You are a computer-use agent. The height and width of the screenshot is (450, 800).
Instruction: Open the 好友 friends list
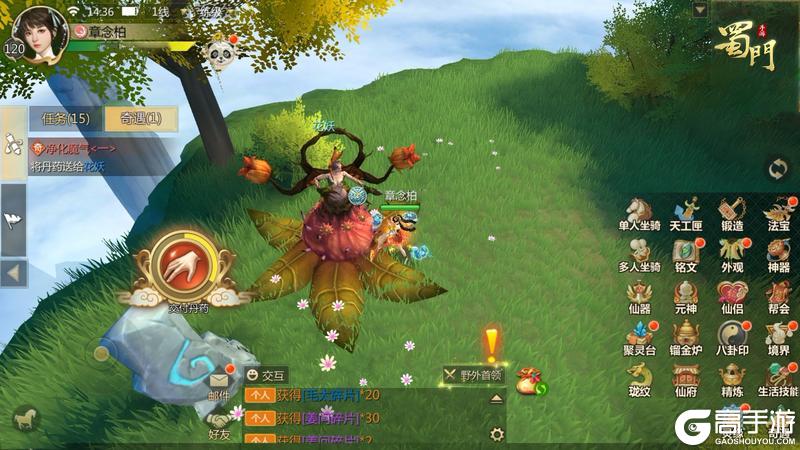pos(219,420)
